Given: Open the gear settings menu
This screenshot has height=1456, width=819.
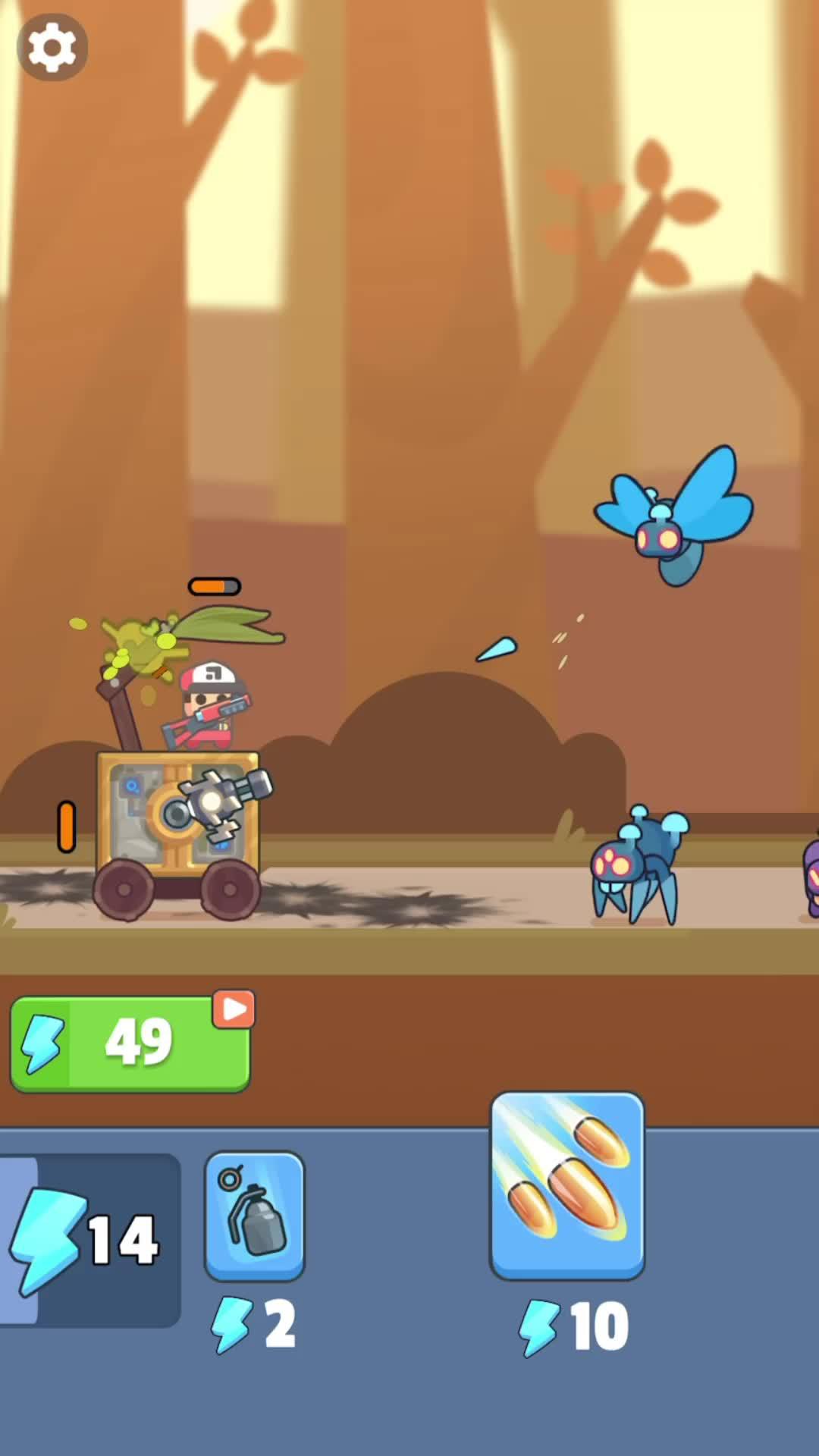Looking at the screenshot, I should [52, 48].
